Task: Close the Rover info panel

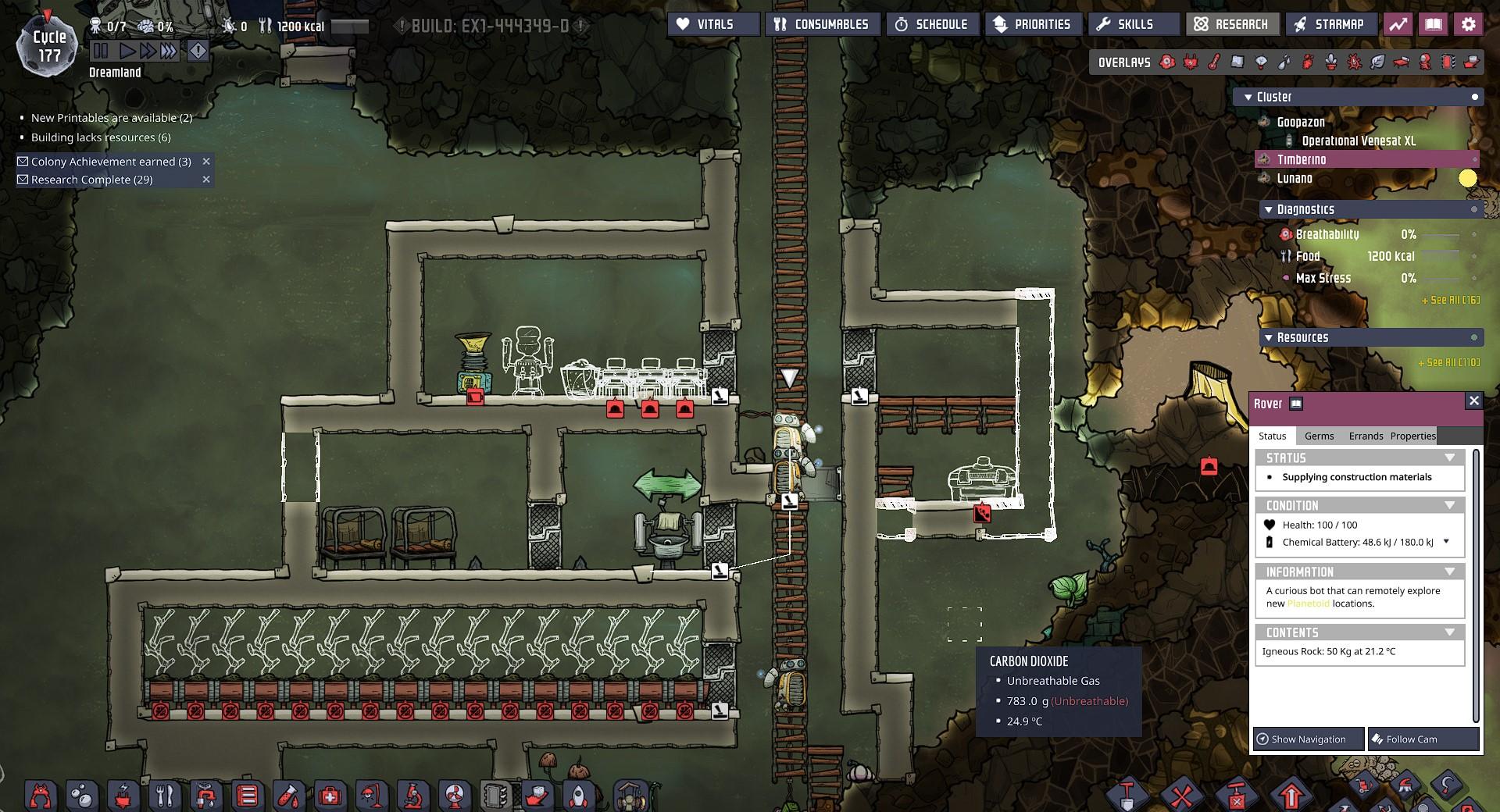Action: pyautogui.click(x=1473, y=401)
